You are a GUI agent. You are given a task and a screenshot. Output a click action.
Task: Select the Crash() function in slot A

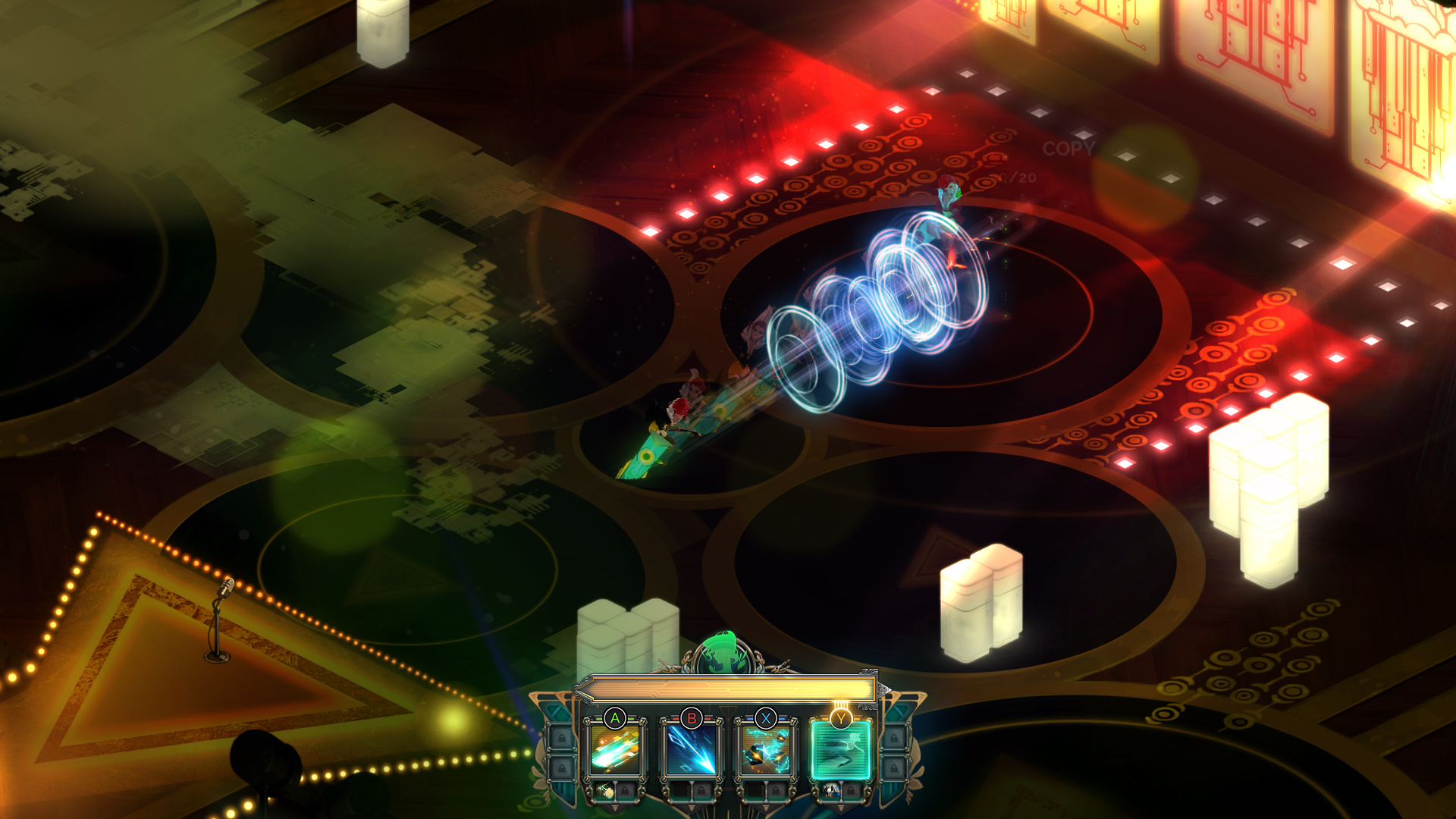point(615,748)
